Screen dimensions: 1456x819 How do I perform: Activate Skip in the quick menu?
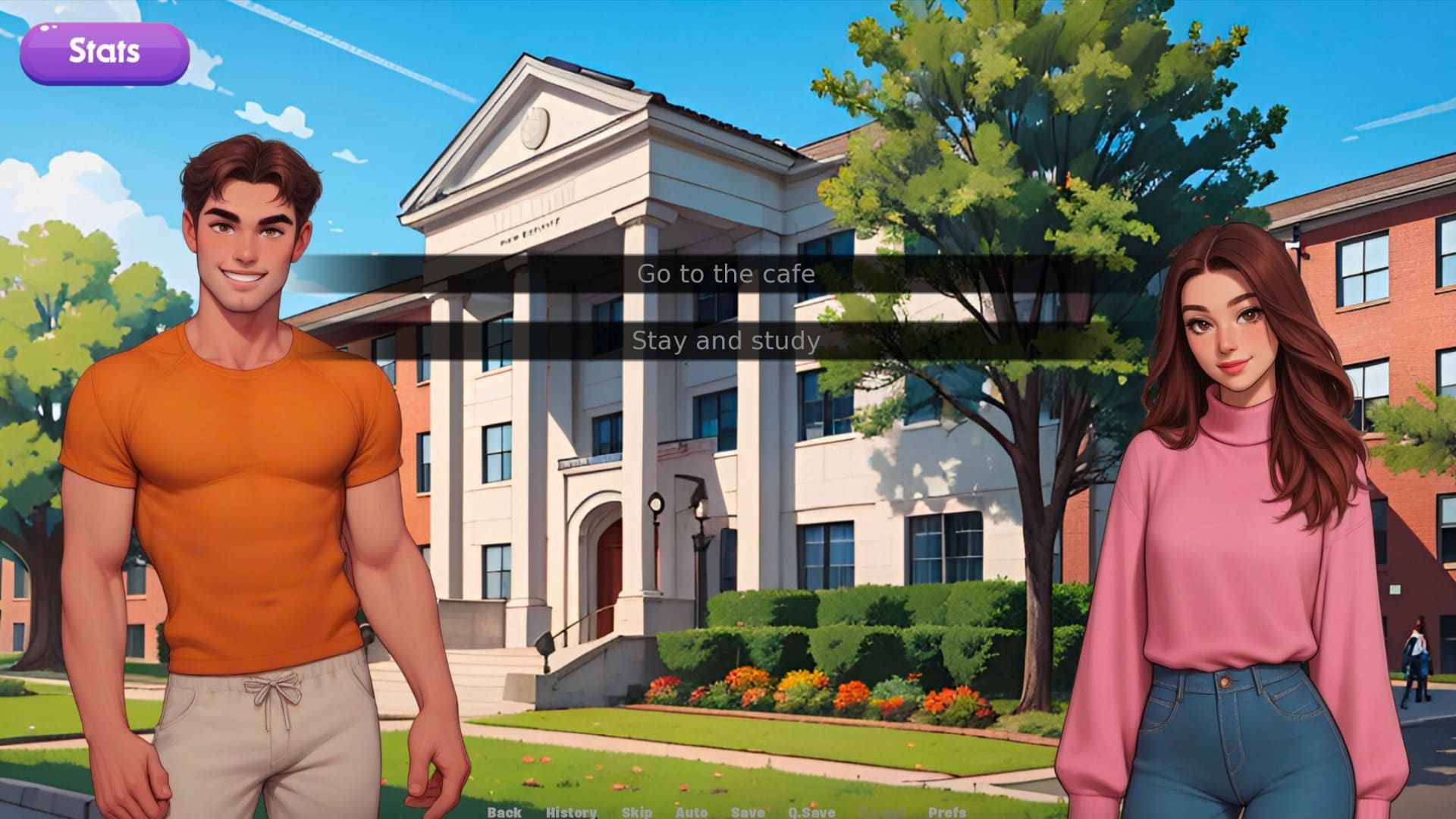click(636, 811)
